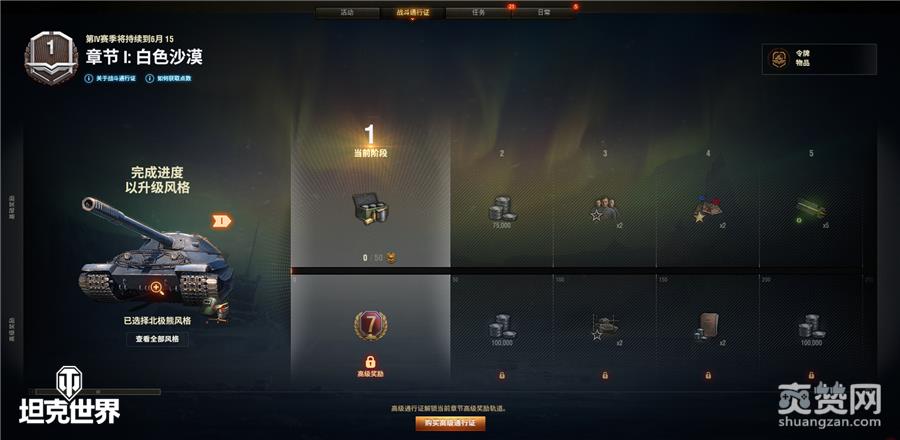Select the premium book x2 reward
This screenshot has height=440, width=900.
pos(708,326)
